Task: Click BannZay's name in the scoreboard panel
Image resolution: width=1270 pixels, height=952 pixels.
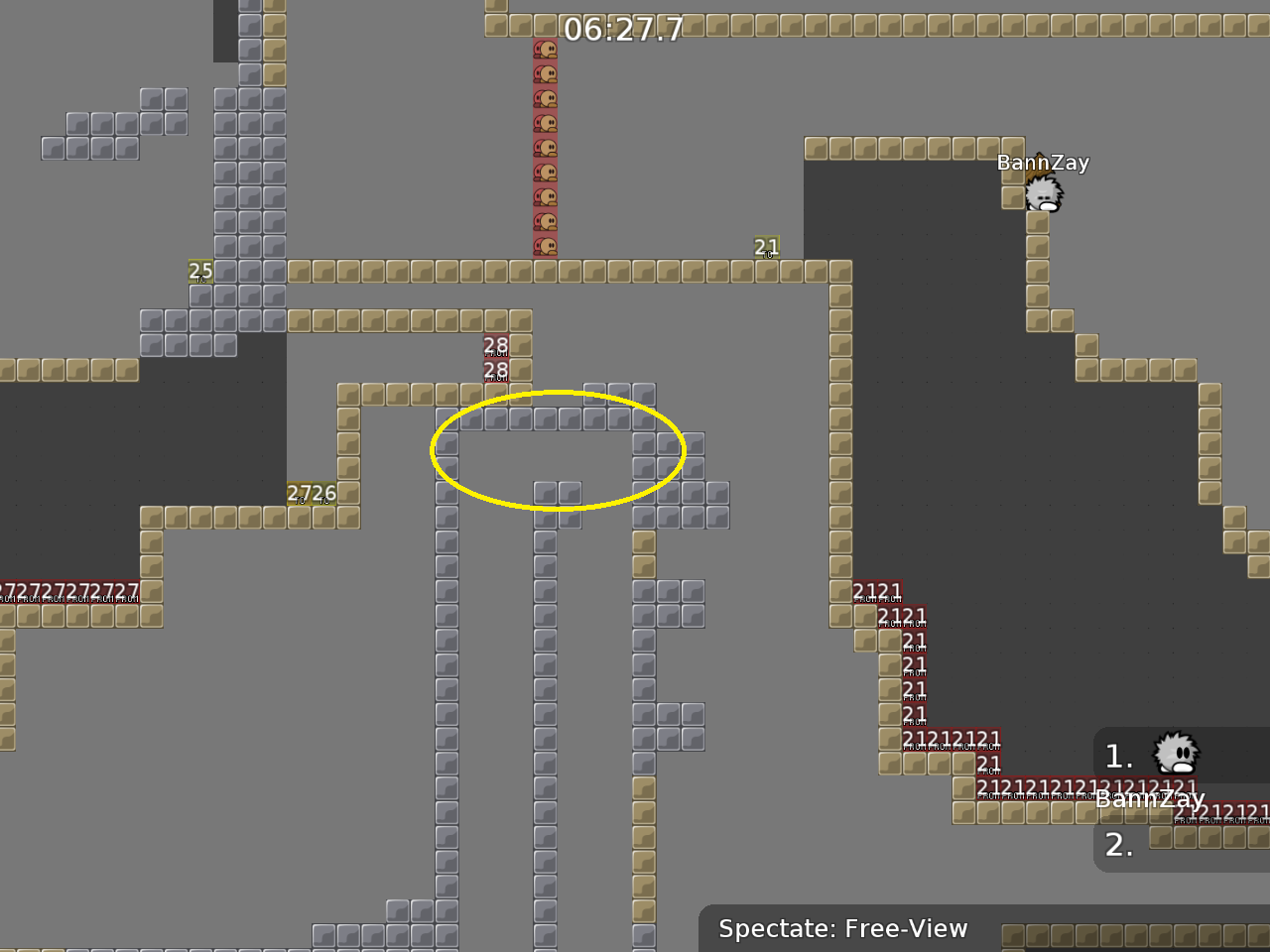Action: tap(1150, 798)
